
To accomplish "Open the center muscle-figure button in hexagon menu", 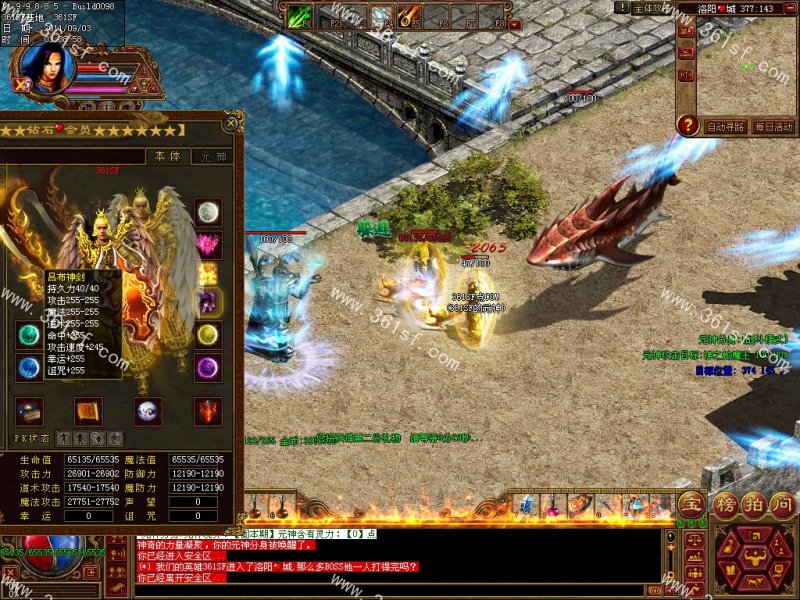I will tap(754, 555).
